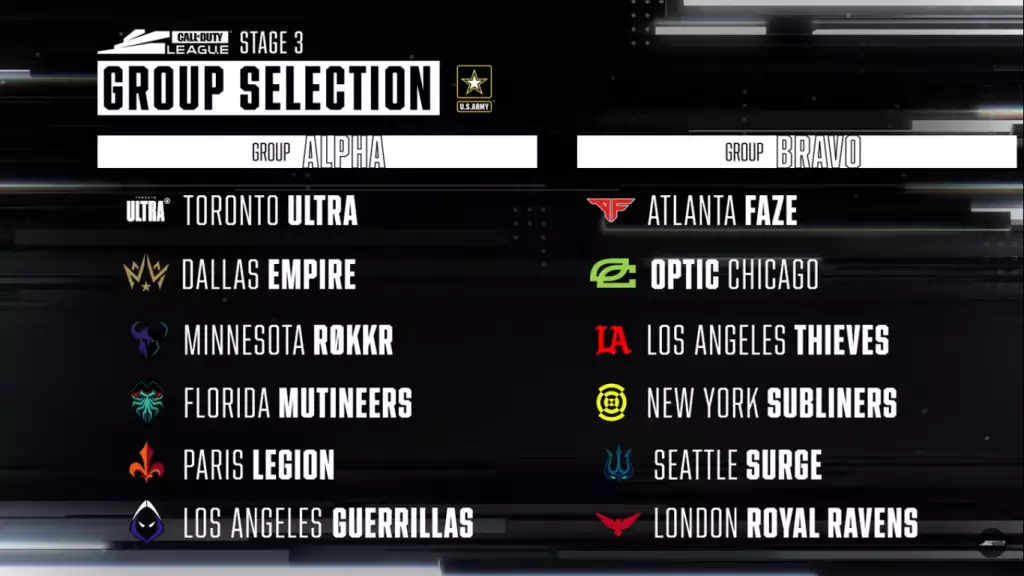The height and width of the screenshot is (576, 1024).
Task: Click the Call of Duty League logo
Action: coord(164,43)
